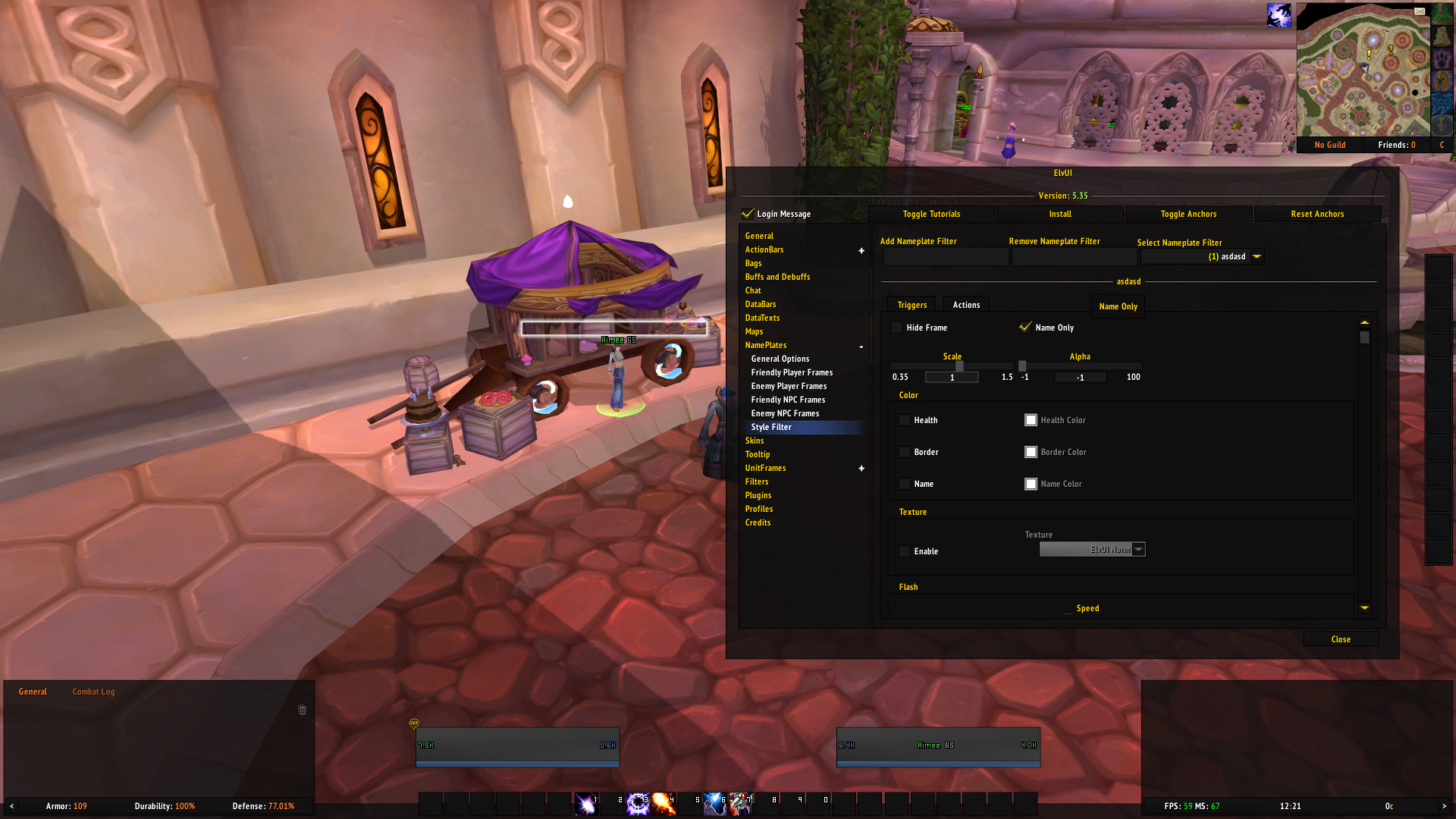The image size is (1456, 819).
Task: Click the green alchemy flask icon below the minimap
Action: point(1441,15)
